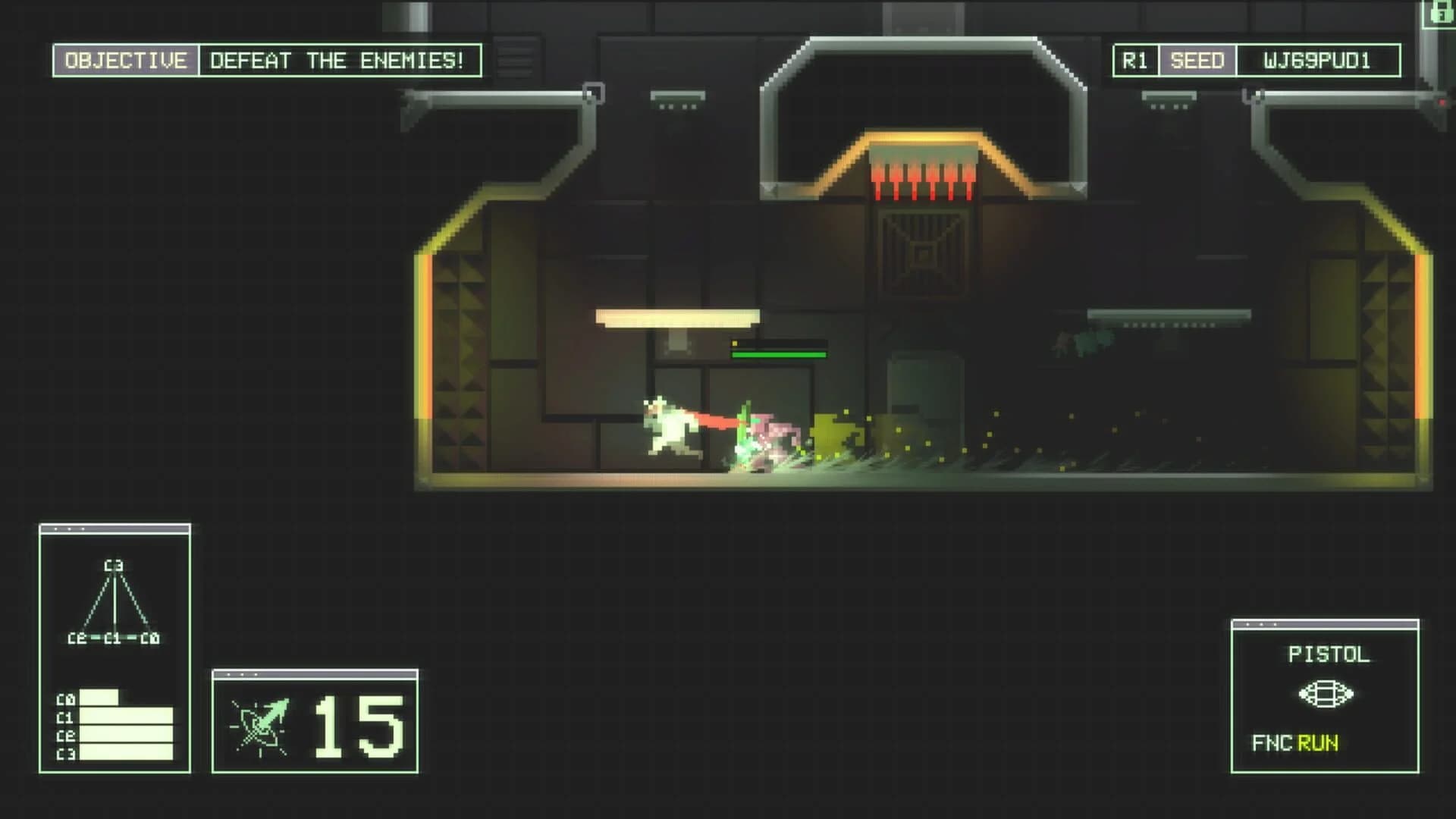
Task: Select the SEED label in the top-right bar
Action: (x=1198, y=58)
